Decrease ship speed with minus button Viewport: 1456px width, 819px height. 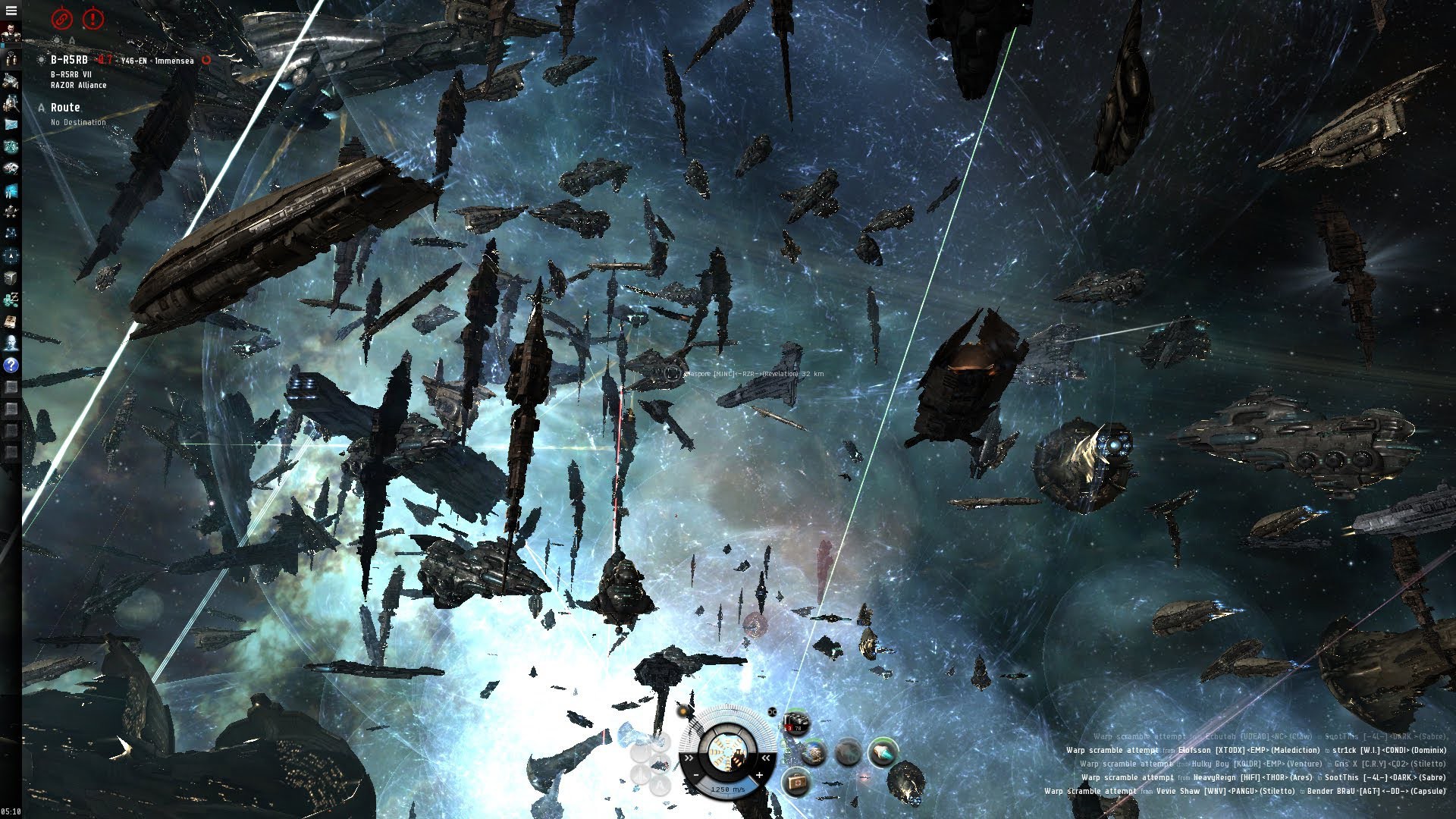(x=697, y=775)
